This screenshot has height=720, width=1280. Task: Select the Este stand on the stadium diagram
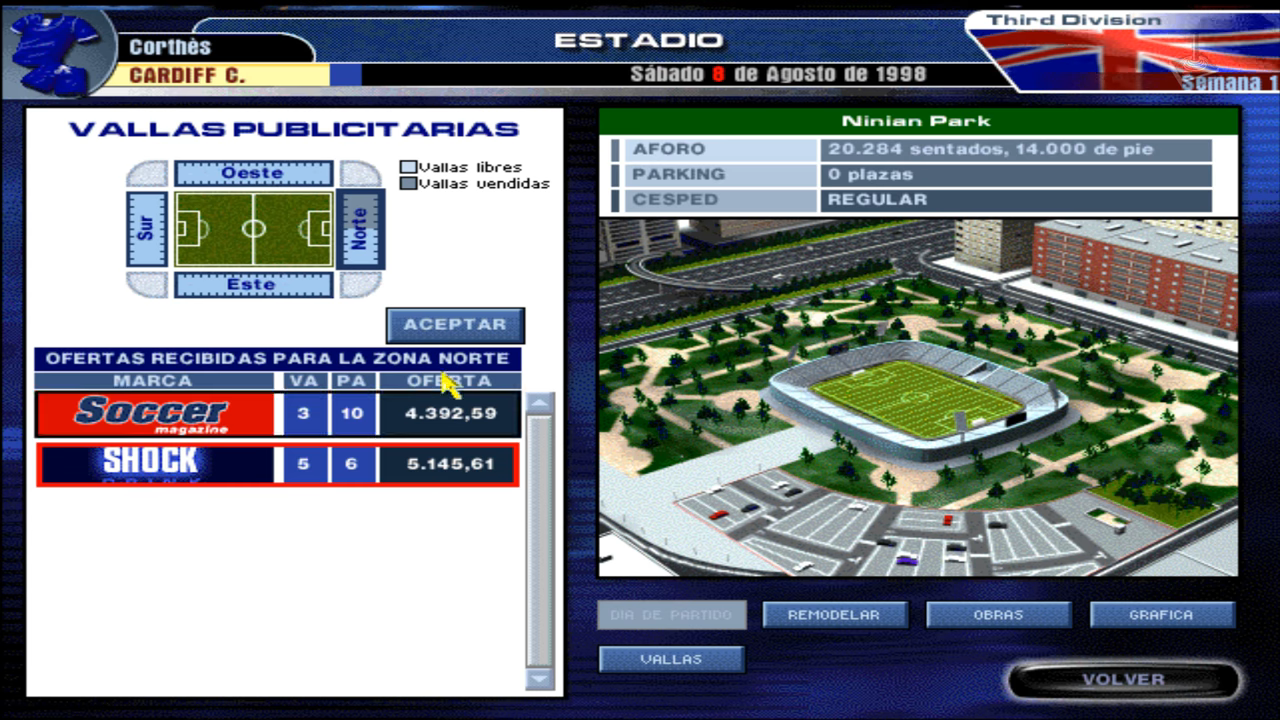pos(255,286)
